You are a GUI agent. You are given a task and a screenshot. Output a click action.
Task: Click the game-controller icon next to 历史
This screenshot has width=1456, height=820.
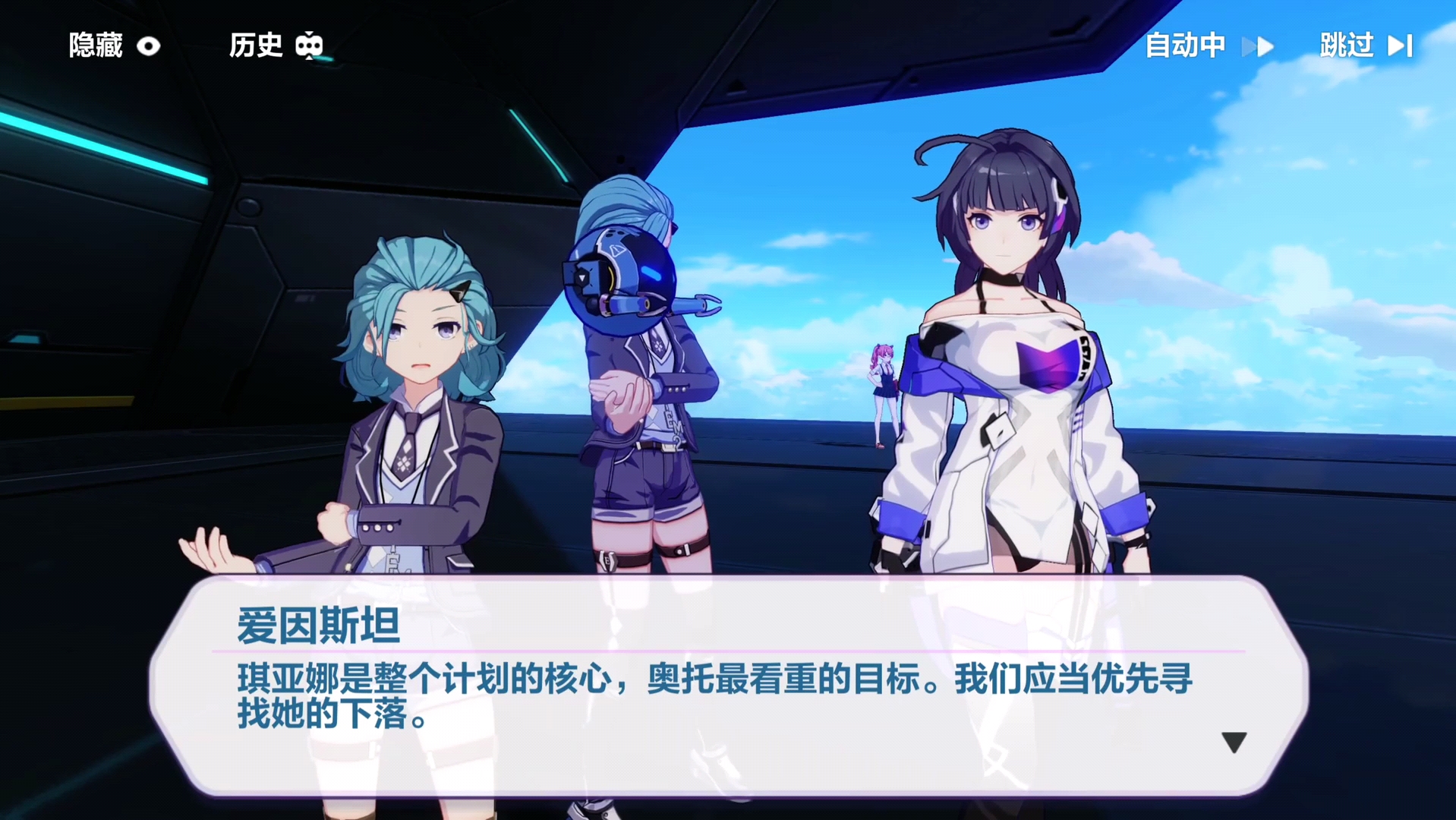click(310, 46)
